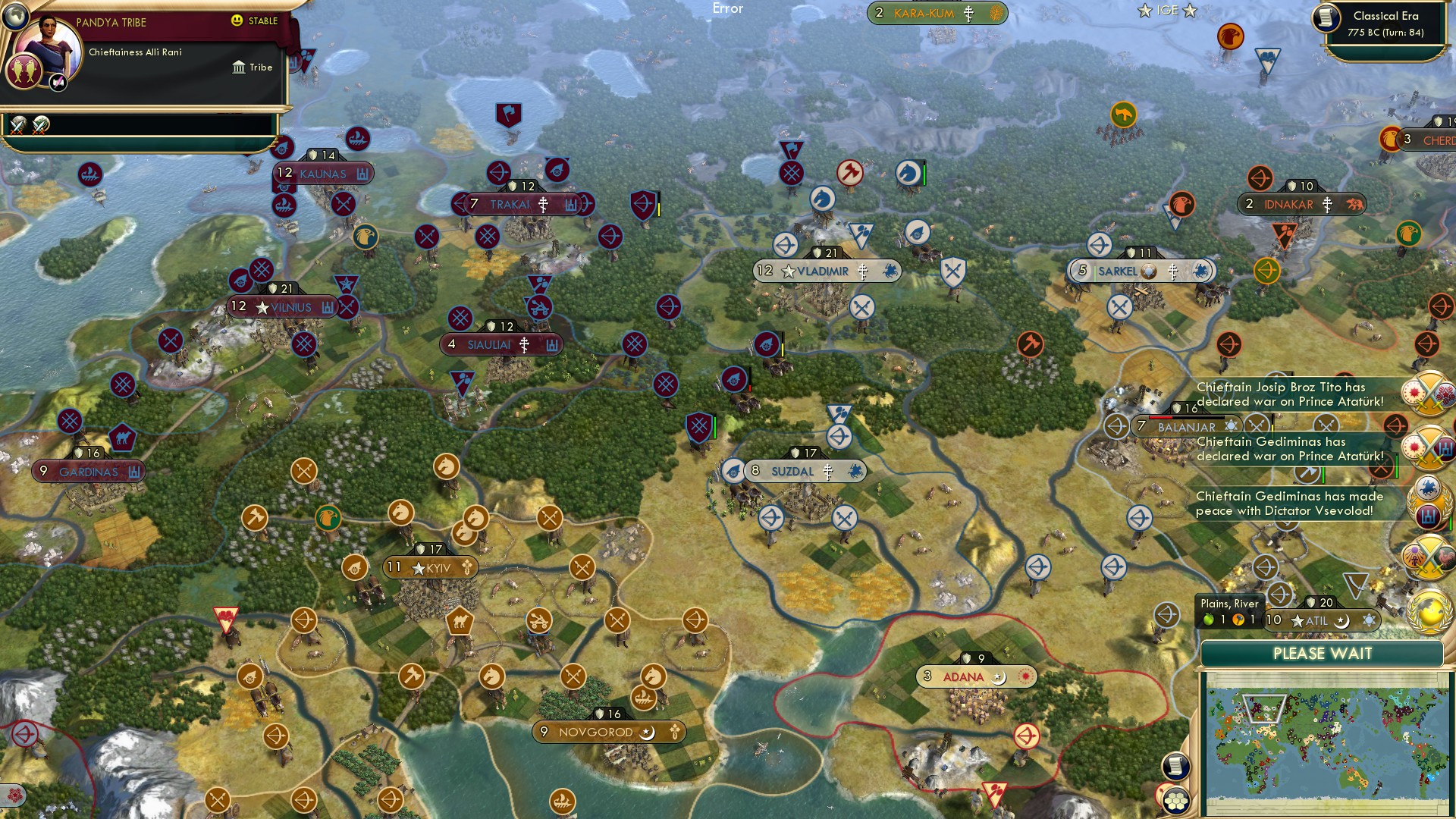The height and width of the screenshot is (819, 1456).
Task: Click the Gediminas declared war notification text
Action: click(1289, 449)
